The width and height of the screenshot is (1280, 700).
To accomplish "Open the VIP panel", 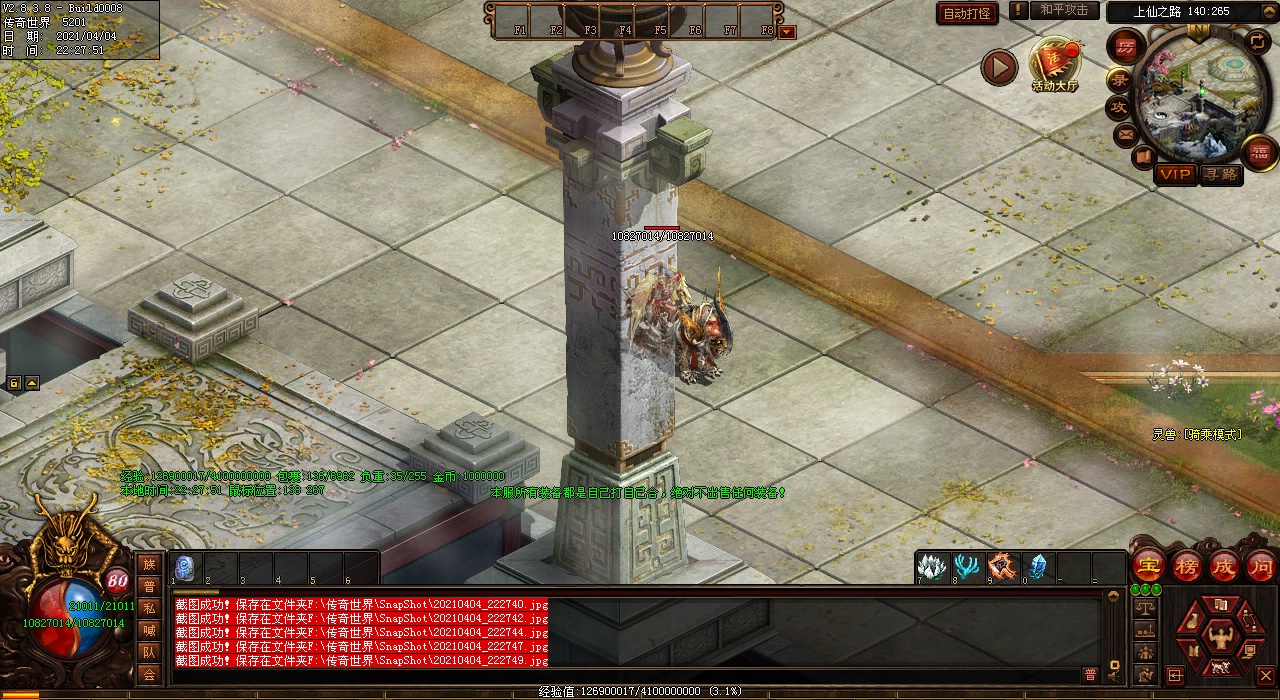I will click(1175, 174).
